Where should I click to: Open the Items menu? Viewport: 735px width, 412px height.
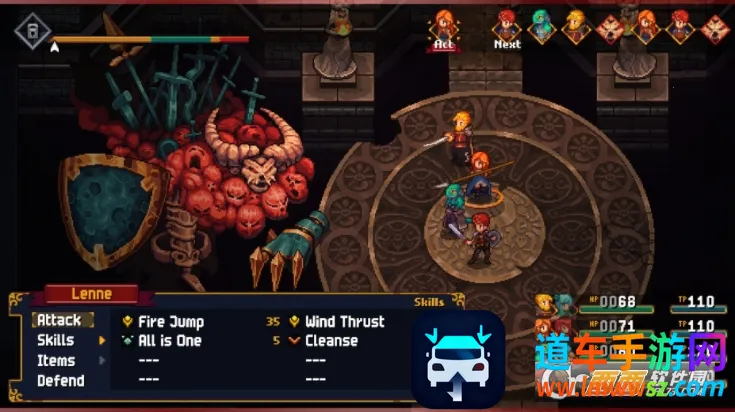56,361
